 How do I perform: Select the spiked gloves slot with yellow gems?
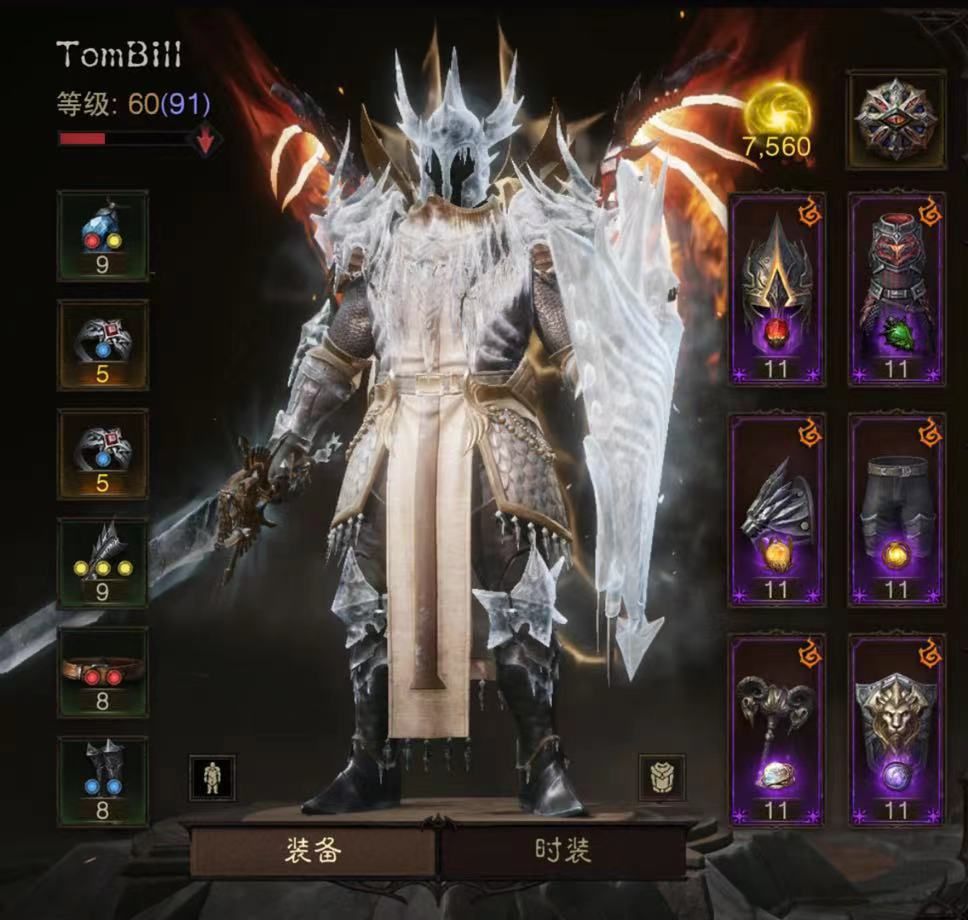click(x=103, y=563)
